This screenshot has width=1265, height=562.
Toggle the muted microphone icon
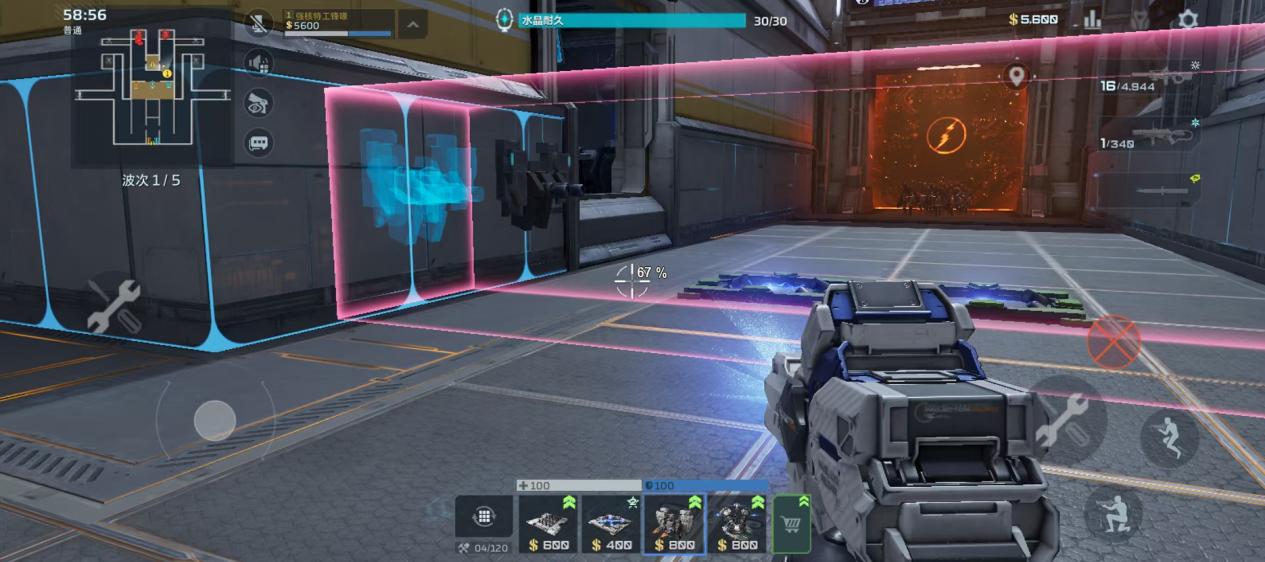(x=260, y=24)
